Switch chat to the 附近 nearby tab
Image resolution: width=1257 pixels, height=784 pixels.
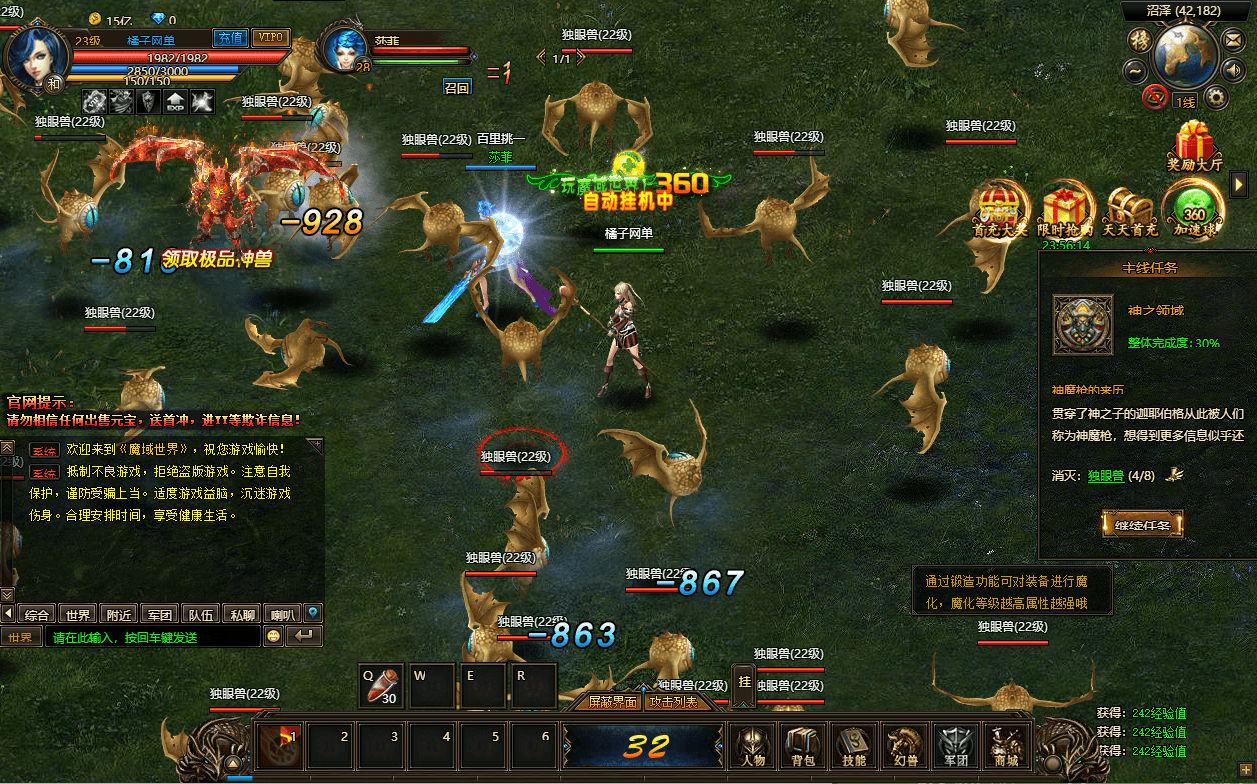[120, 614]
